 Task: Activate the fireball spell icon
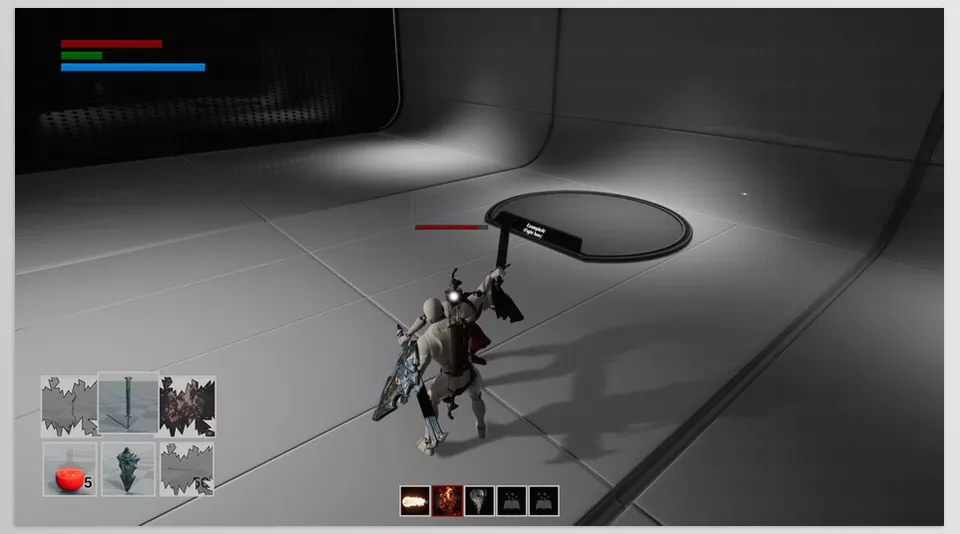415,501
